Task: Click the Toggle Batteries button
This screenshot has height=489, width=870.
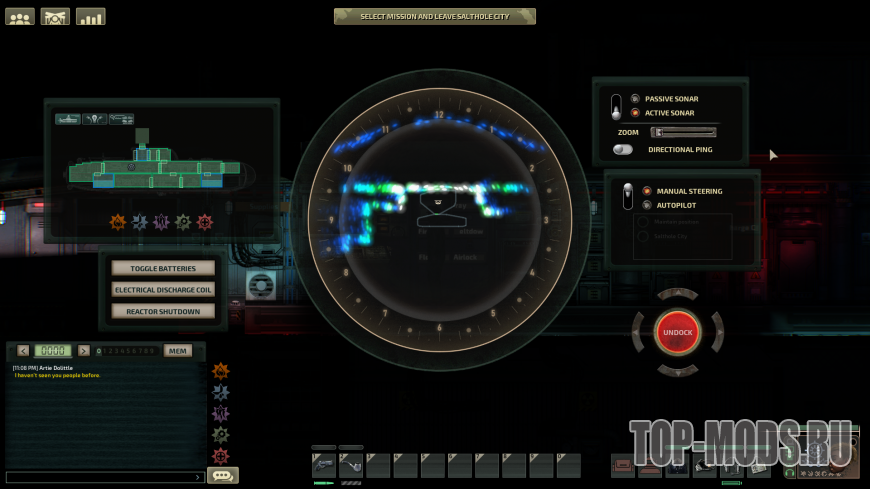Action: click(163, 269)
